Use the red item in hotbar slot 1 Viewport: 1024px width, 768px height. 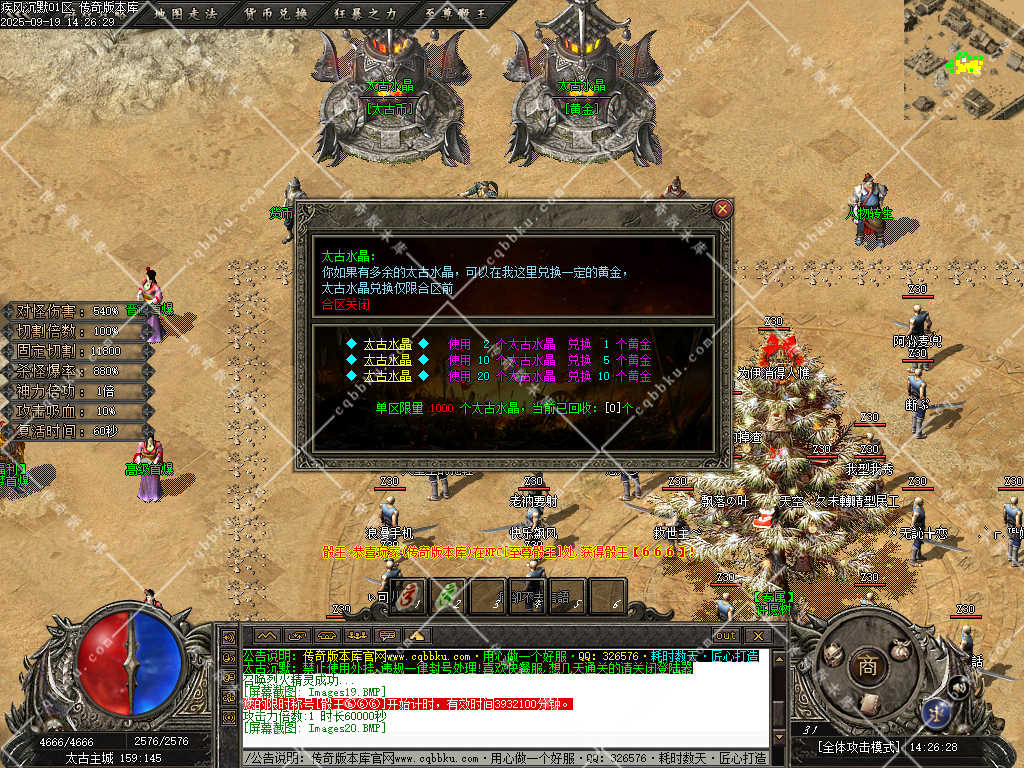408,596
